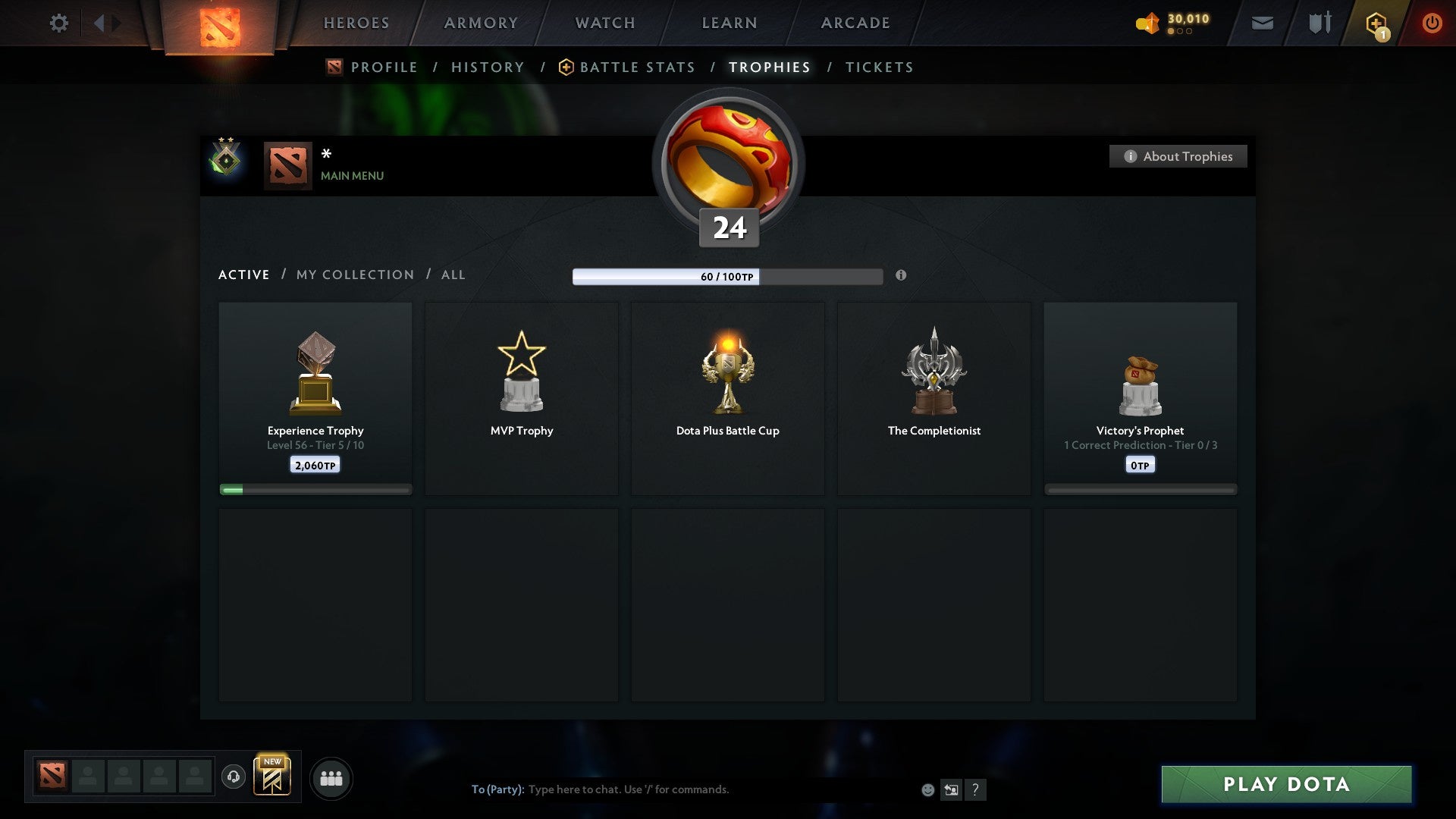1456x819 pixels.
Task: Open the voice chat headset icon
Action: pos(234,777)
